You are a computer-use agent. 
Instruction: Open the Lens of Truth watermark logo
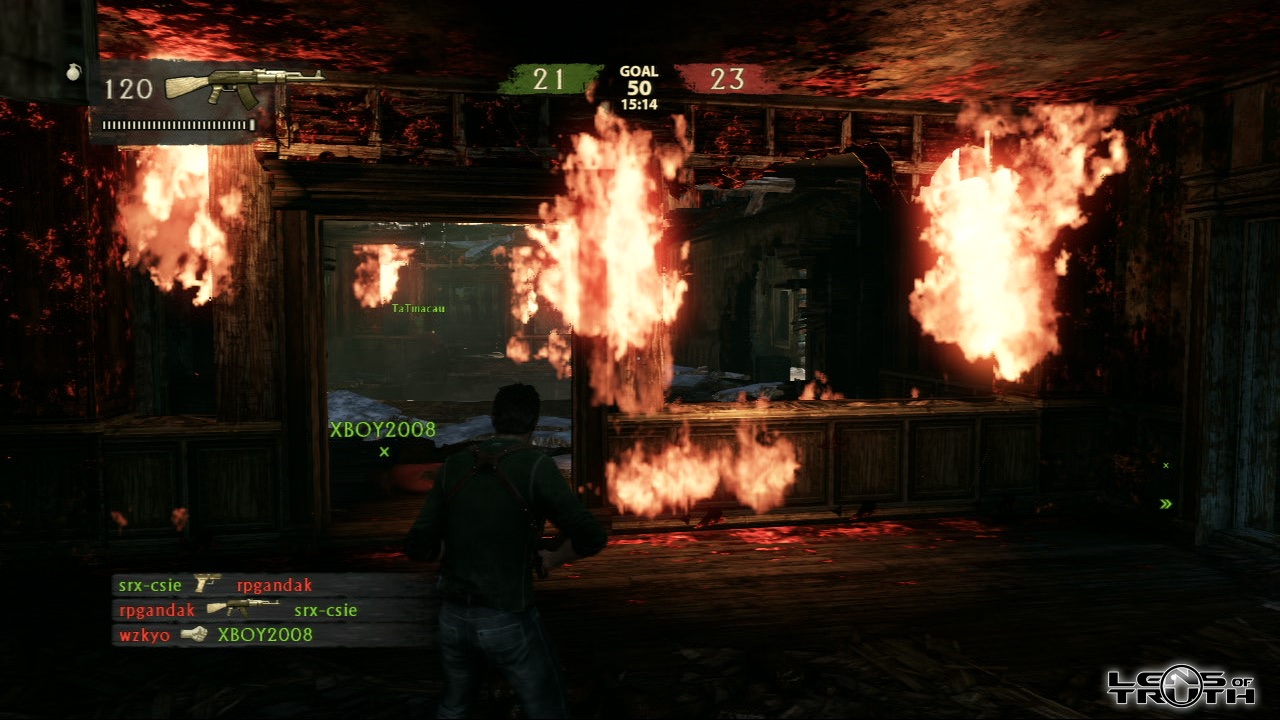tap(1180, 686)
